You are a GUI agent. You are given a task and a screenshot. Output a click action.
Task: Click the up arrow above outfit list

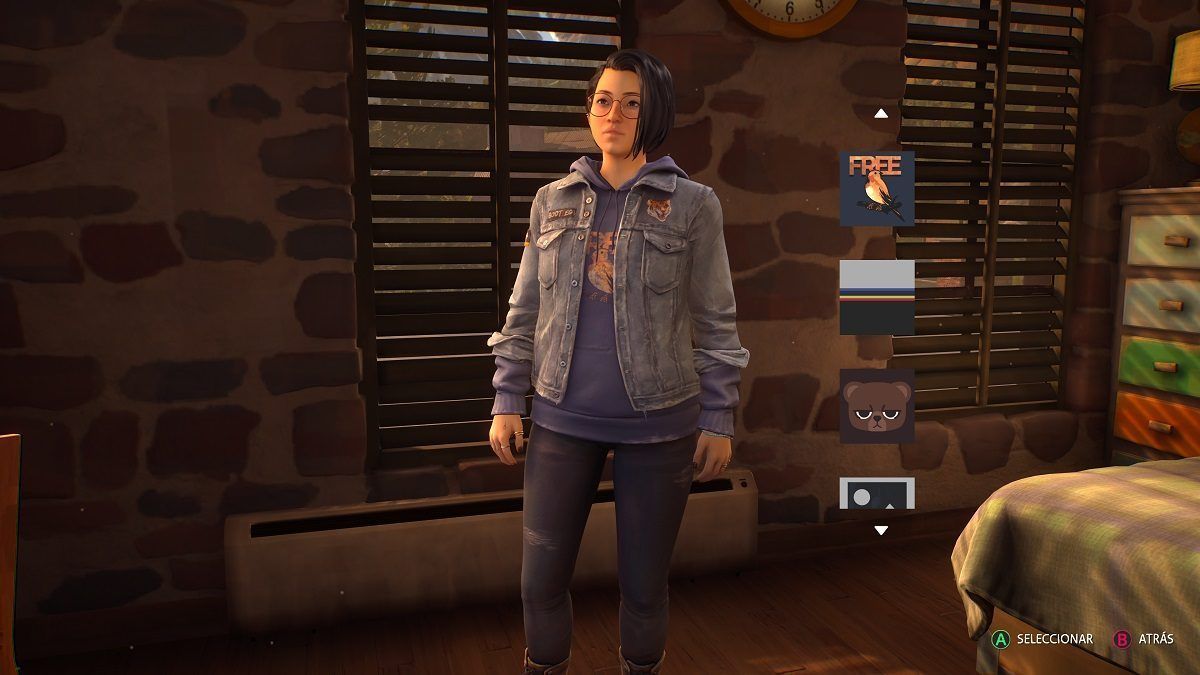pos(881,113)
